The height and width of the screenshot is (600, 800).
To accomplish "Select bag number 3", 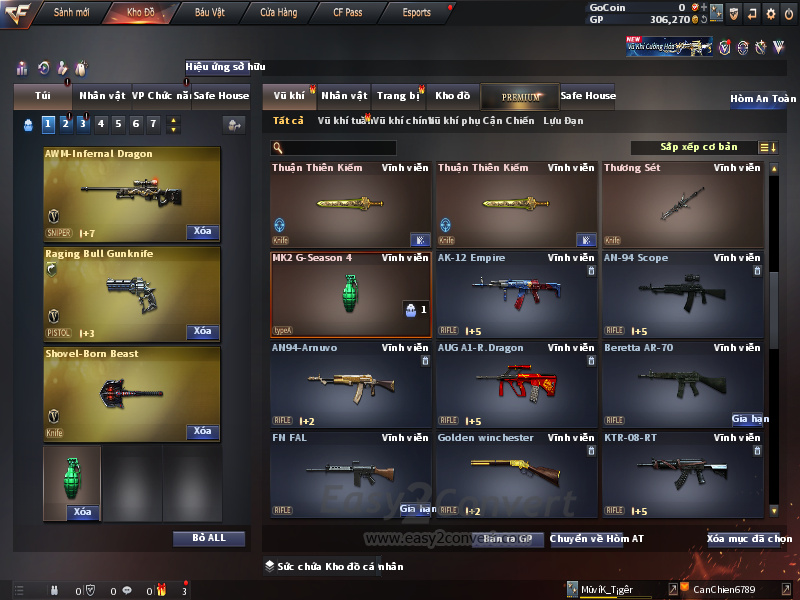I will pyautogui.click(x=83, y=124).
